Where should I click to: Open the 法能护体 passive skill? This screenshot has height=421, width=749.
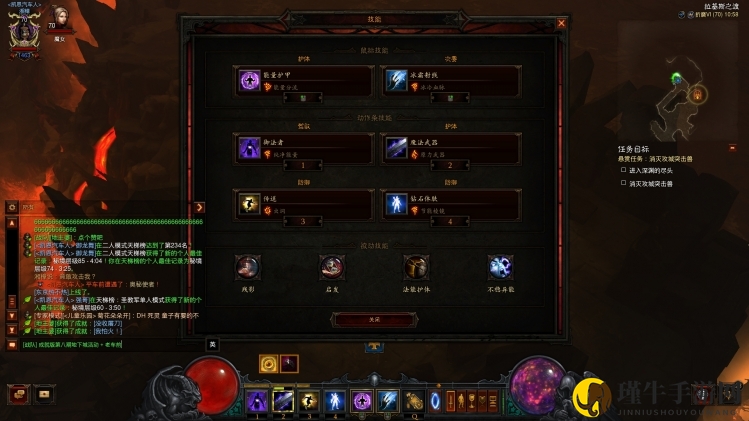(416, 267)
